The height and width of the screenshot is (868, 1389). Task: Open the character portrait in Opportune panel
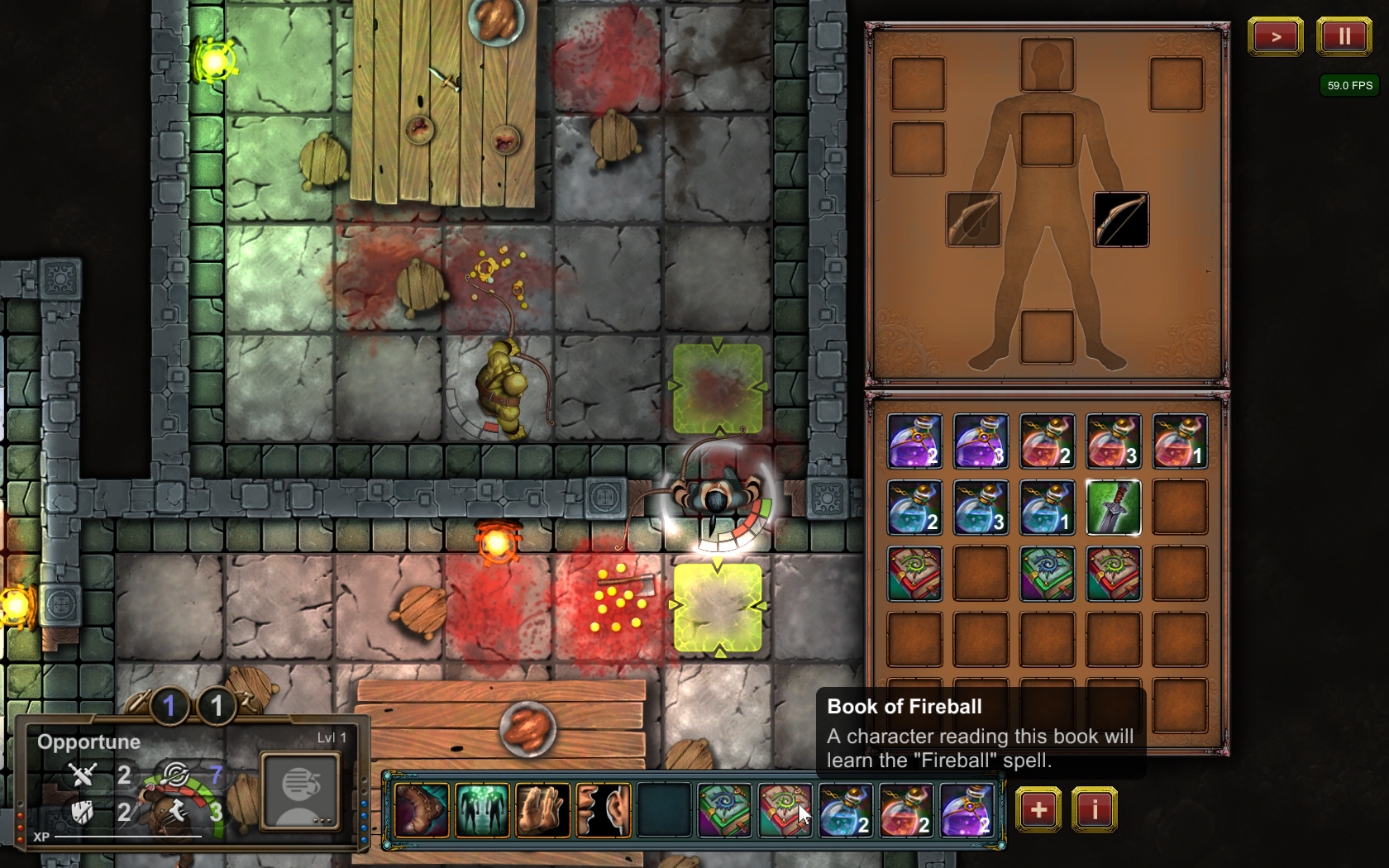click(x=299, y=790)
